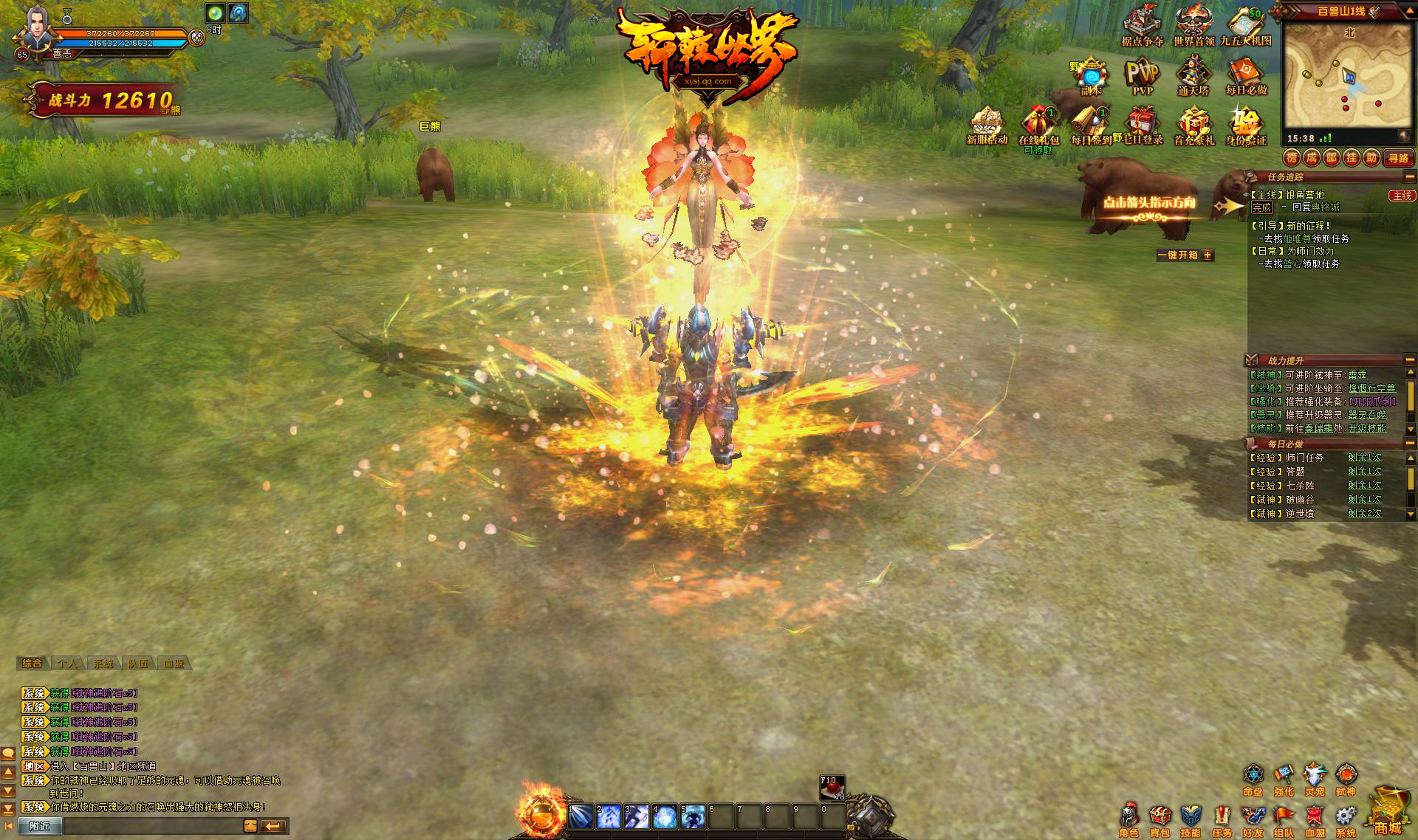Claim the 在线礼包 online gift bag
The height and width of the screenshot is (840, 1418).
(1038, 125)
